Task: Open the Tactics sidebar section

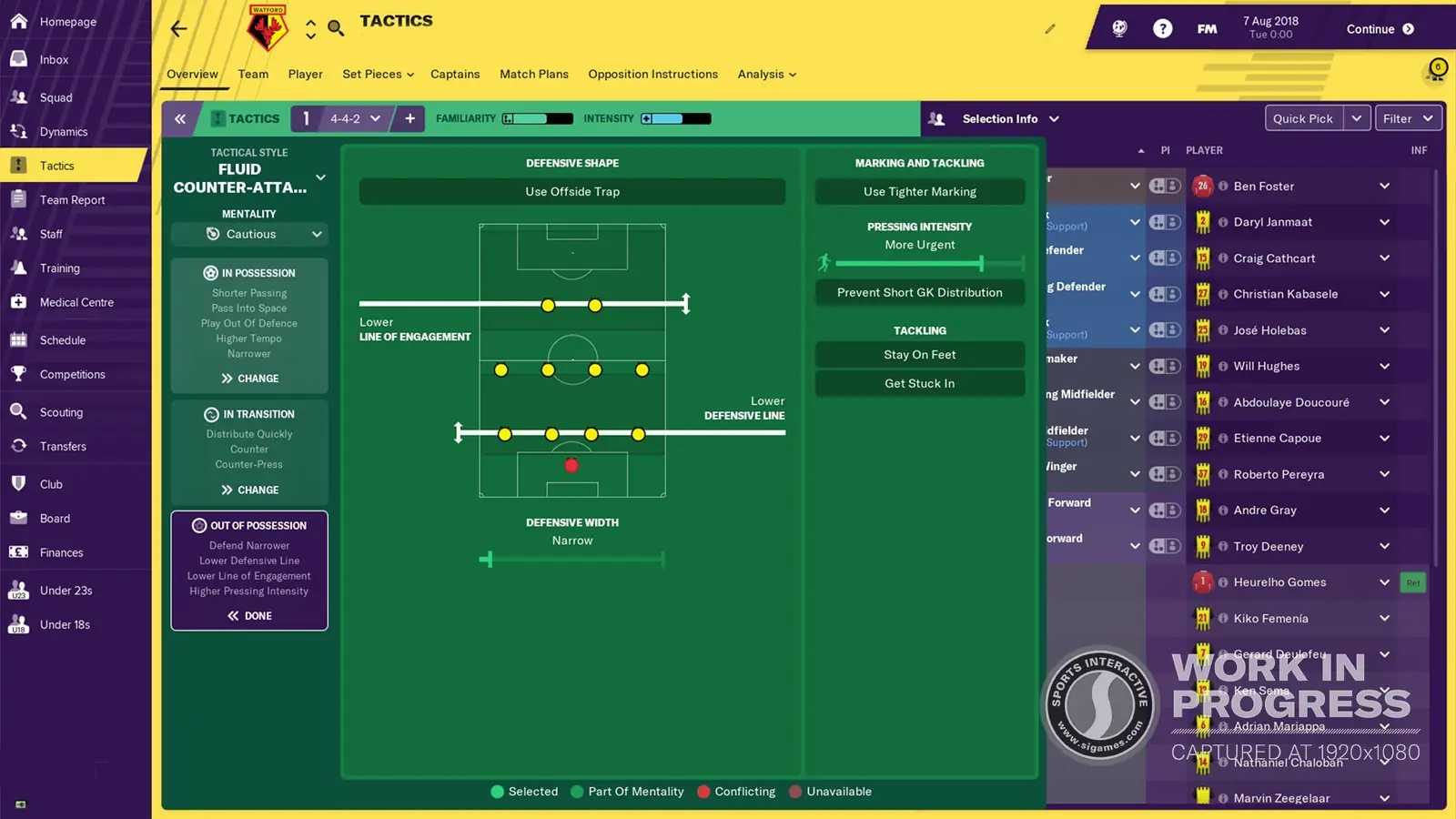Action: [x=56, y=165]
